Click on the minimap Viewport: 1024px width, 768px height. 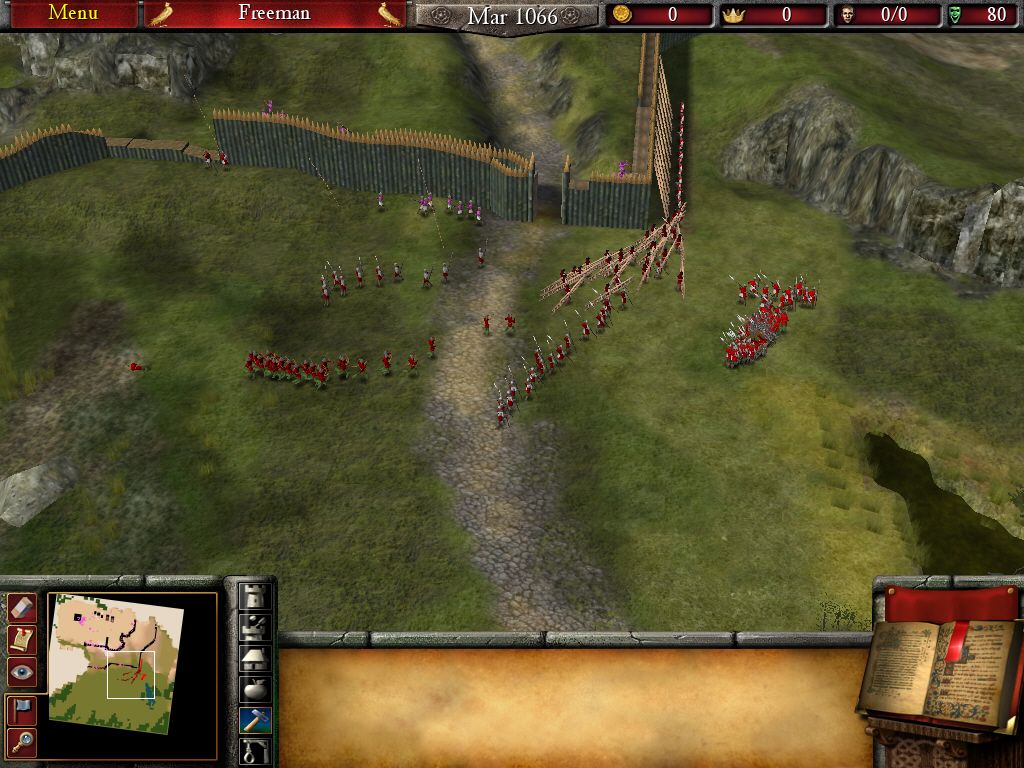[x=115, y=660]
